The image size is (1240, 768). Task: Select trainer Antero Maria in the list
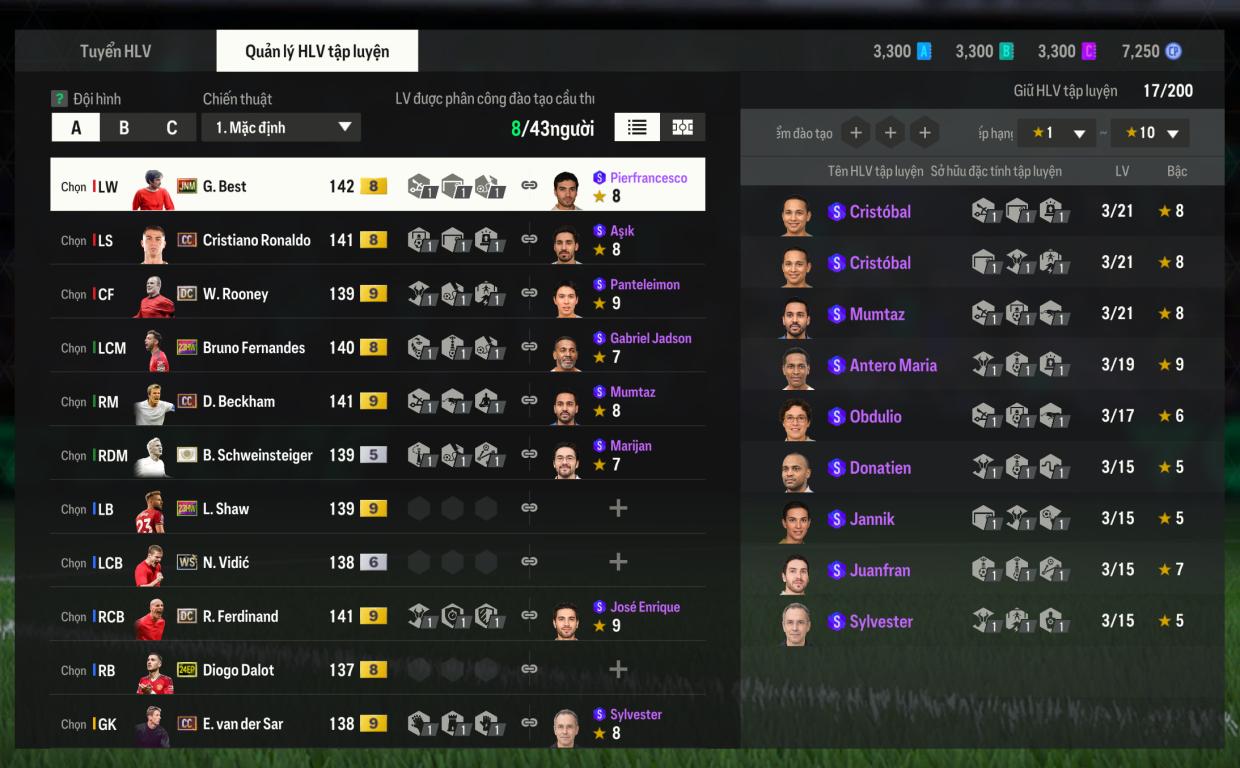[x=893, y=365]
